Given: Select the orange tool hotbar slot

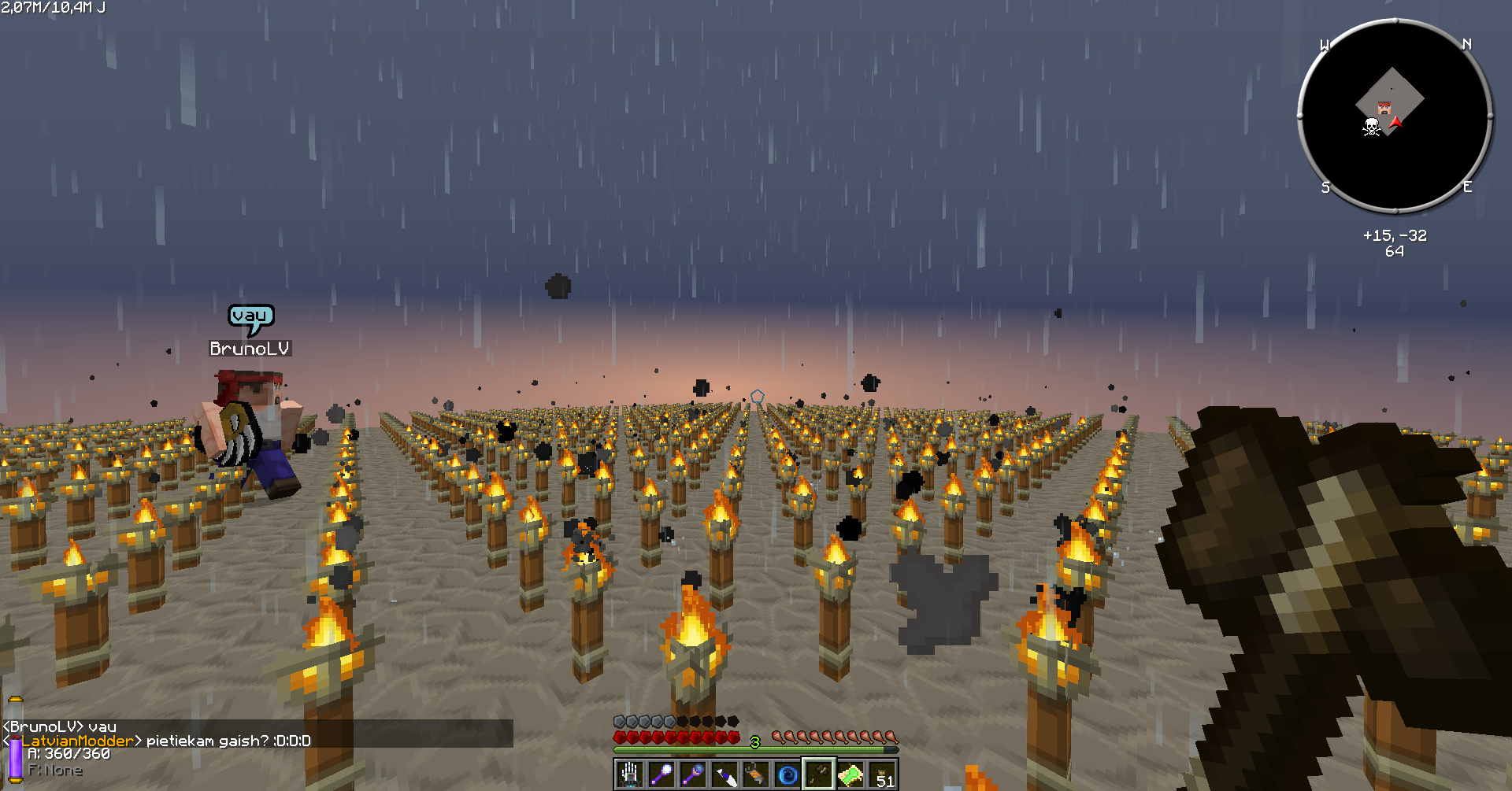Looking at the screenshot, I should click(756, 775).
